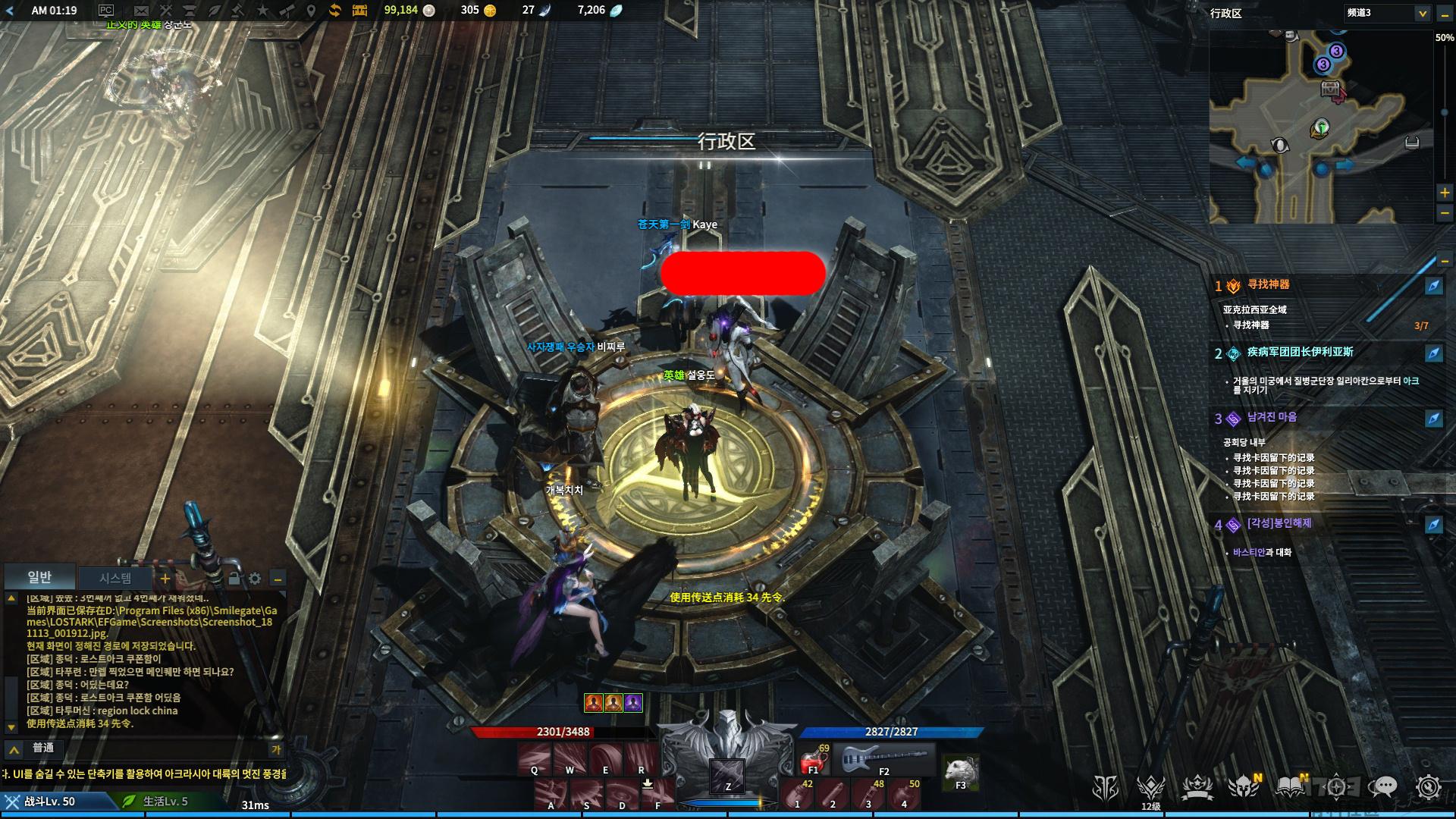Minimize the chat window

tap(278, 579)
